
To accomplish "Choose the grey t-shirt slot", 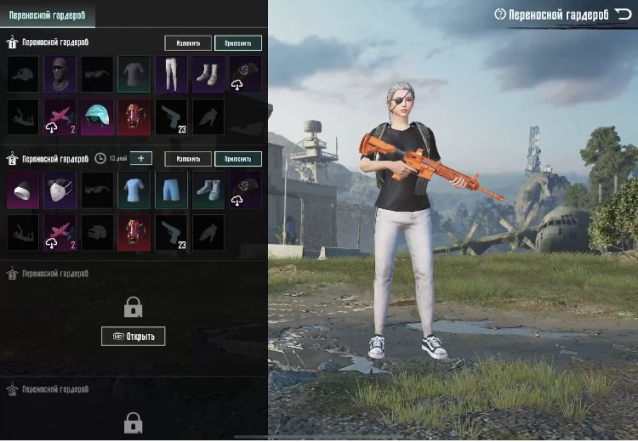I will 134,74.
